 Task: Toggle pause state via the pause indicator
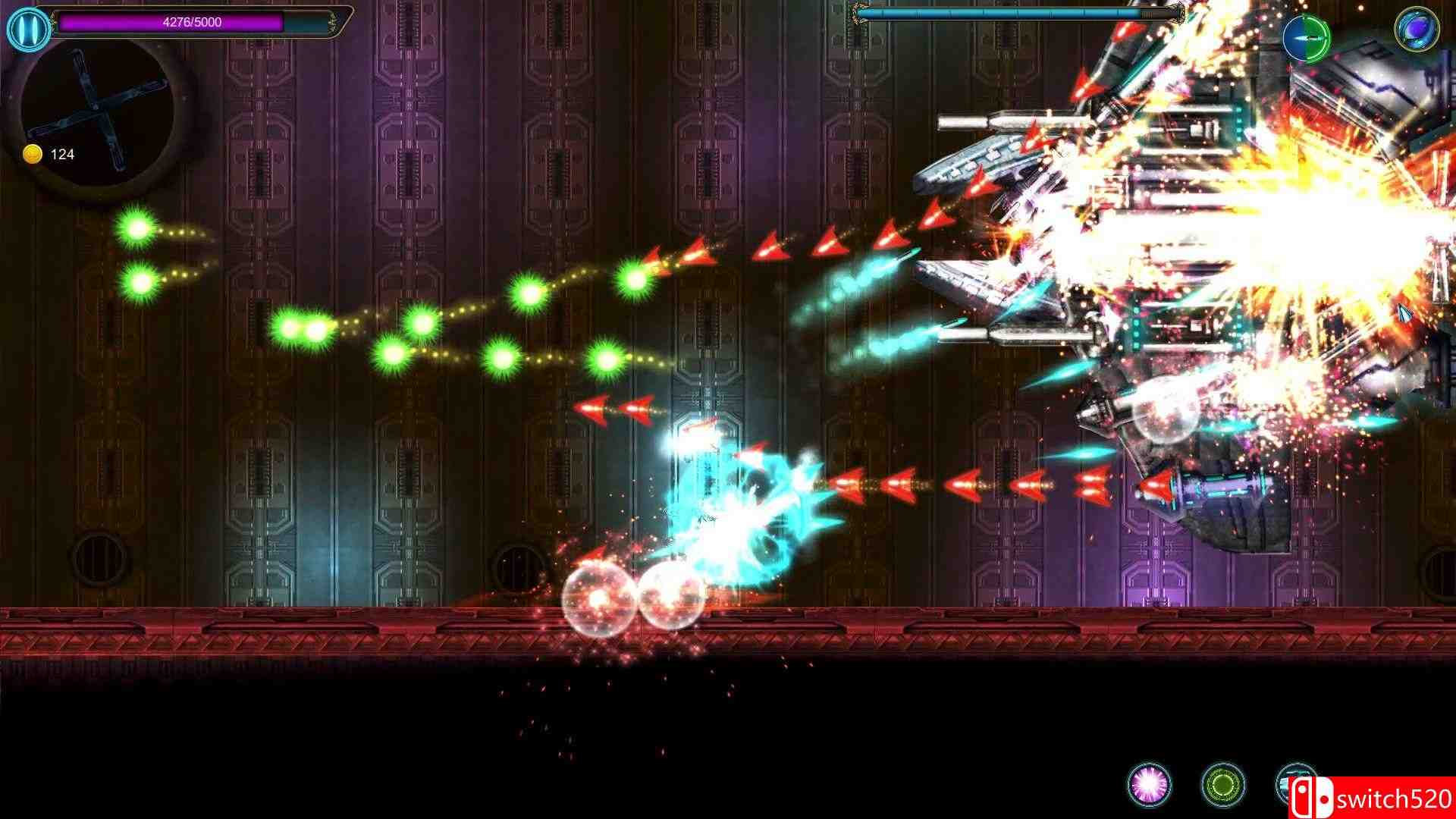click(29, 29)
